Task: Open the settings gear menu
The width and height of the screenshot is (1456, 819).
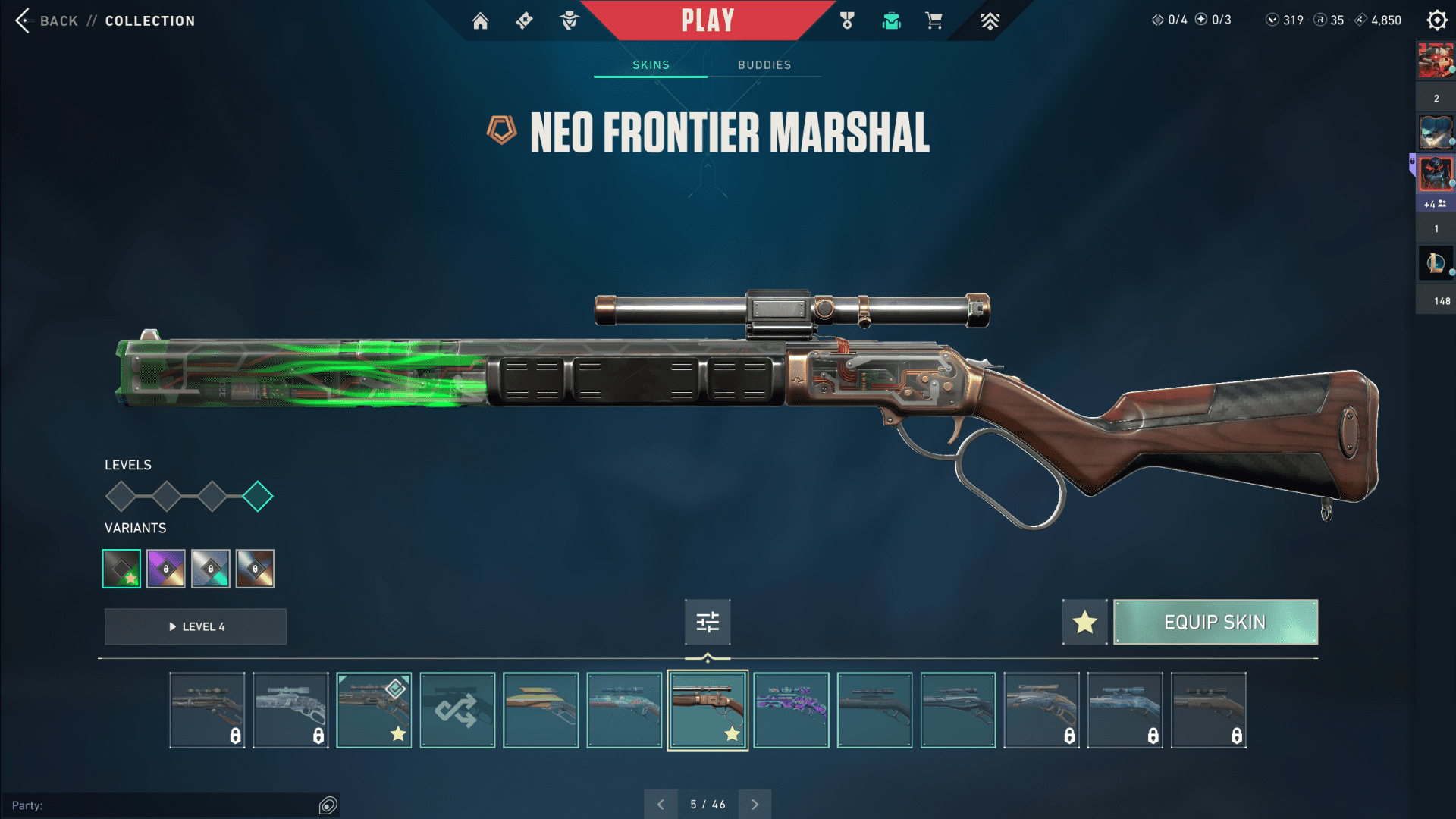Action: 1436,20
